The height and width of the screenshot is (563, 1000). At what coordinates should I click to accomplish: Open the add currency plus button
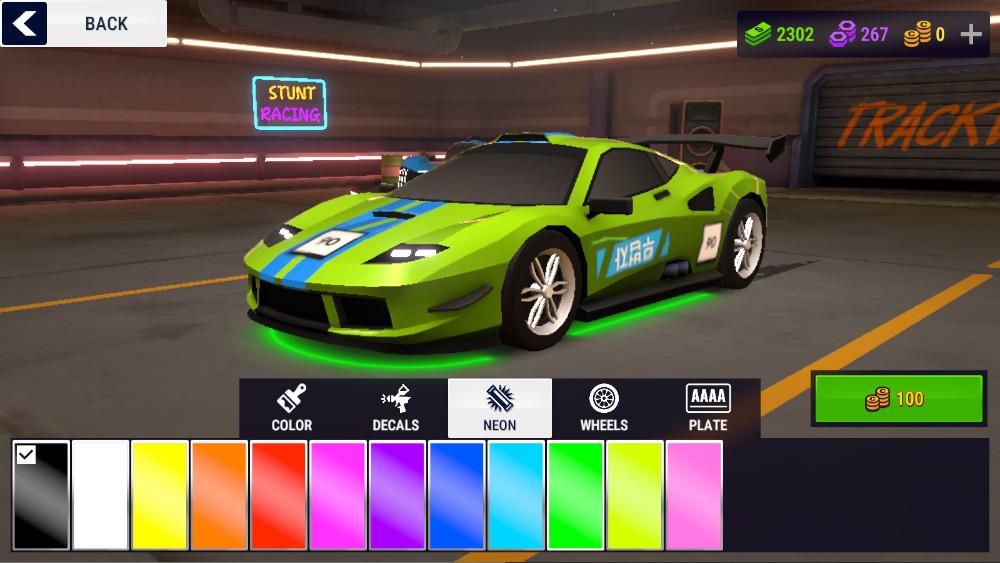click(971, 34)
